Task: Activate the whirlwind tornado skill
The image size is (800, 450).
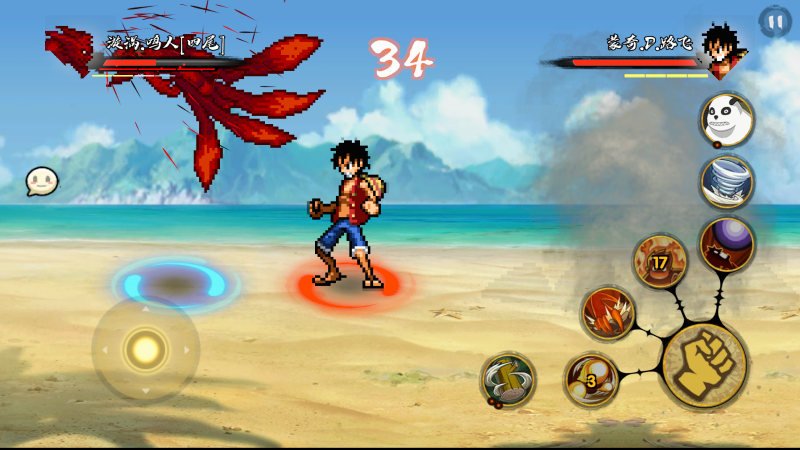Action: click(x=727, y=181)
